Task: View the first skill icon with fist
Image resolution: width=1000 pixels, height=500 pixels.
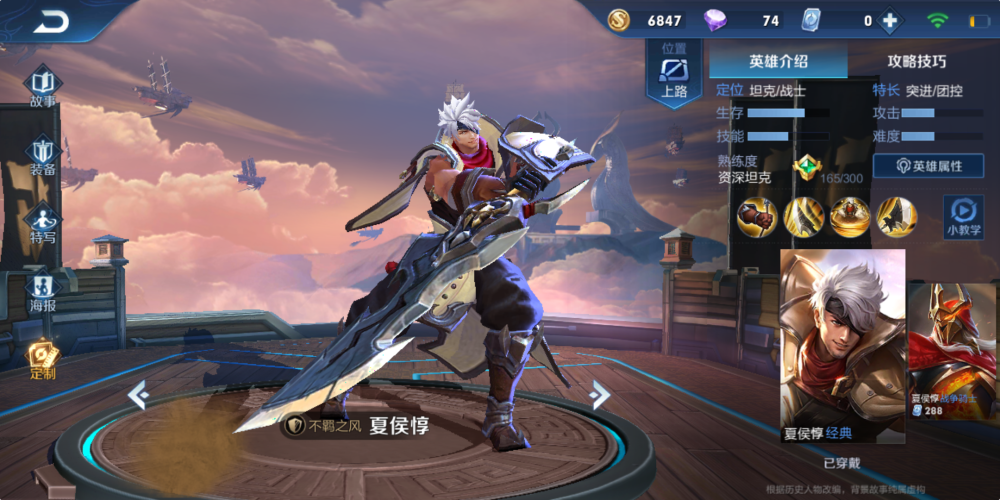Action: click(757, 217)
